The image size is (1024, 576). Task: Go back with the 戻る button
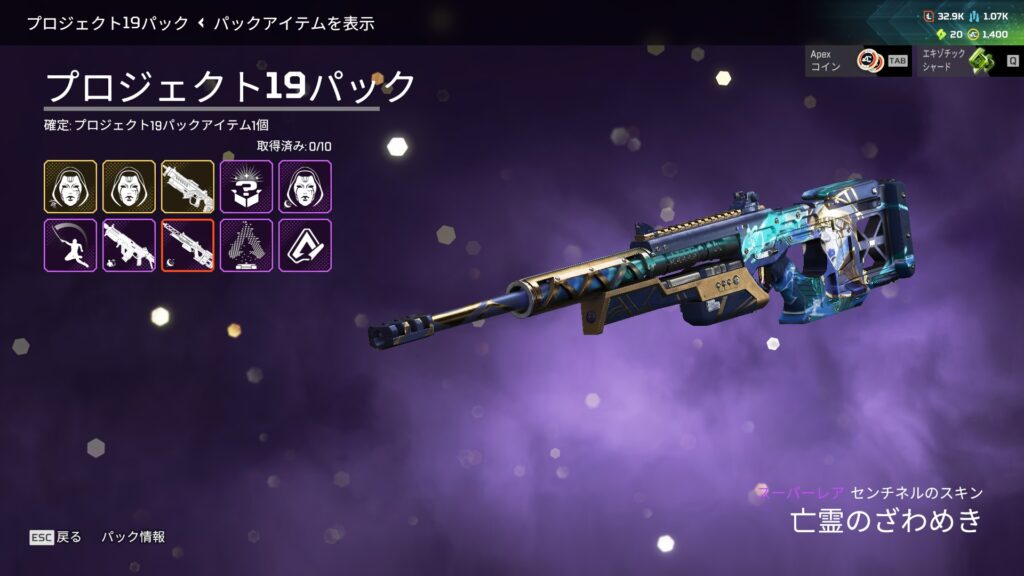tap(57, 537)
